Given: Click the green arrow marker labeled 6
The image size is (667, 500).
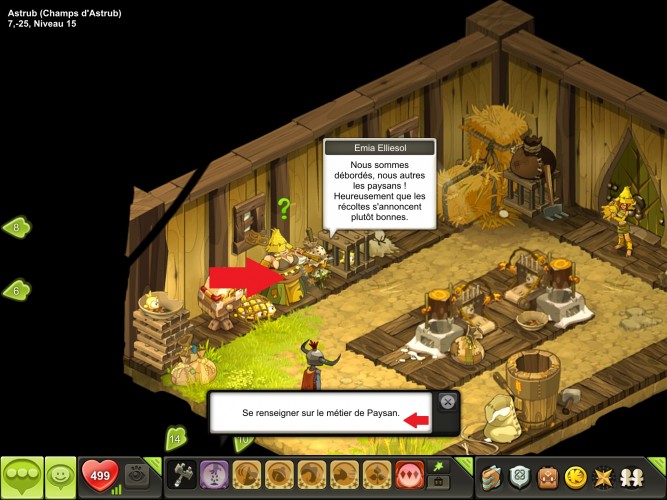Looking at the screenshot, I should click(x=17, y=290).
